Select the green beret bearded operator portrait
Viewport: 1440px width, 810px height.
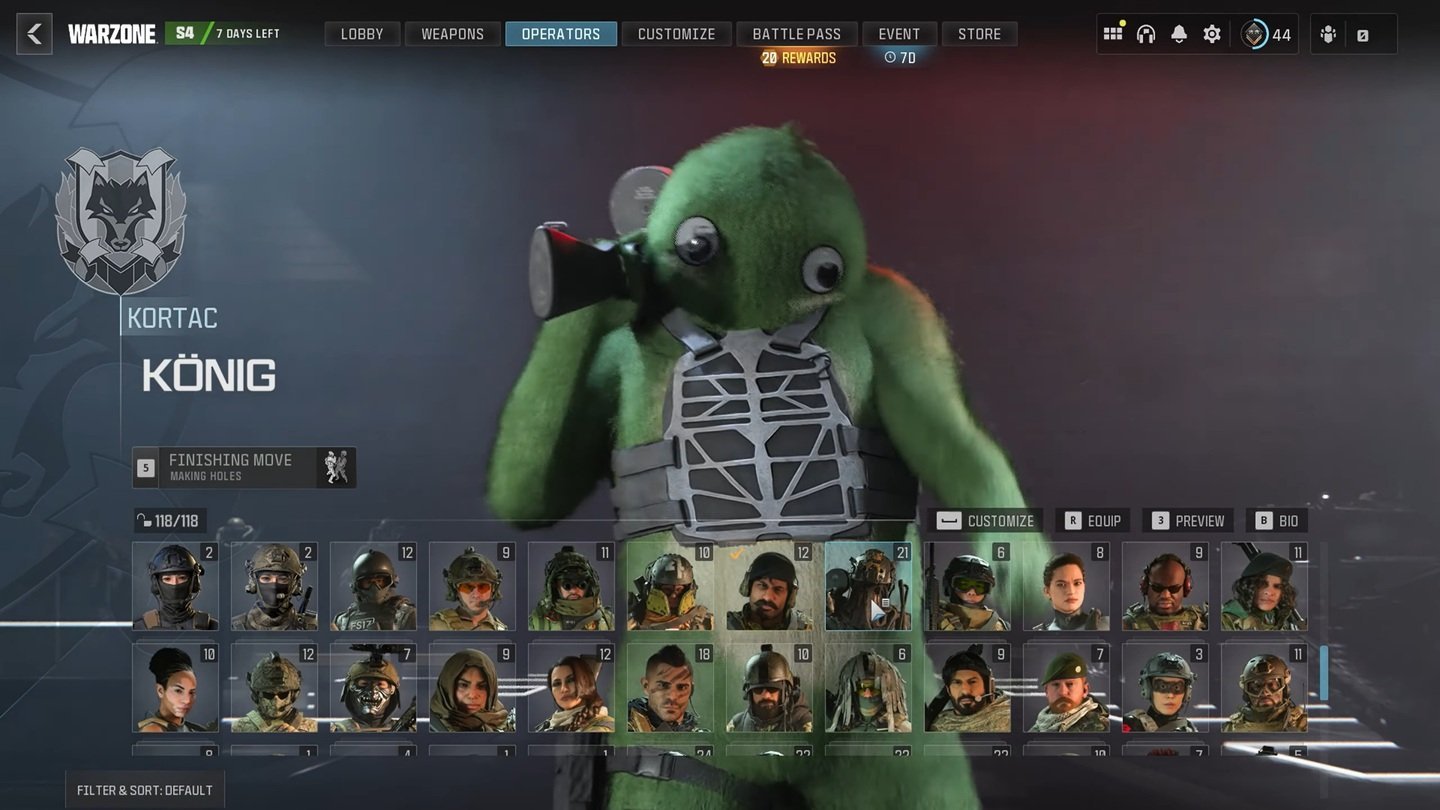tap(1066, 688)
